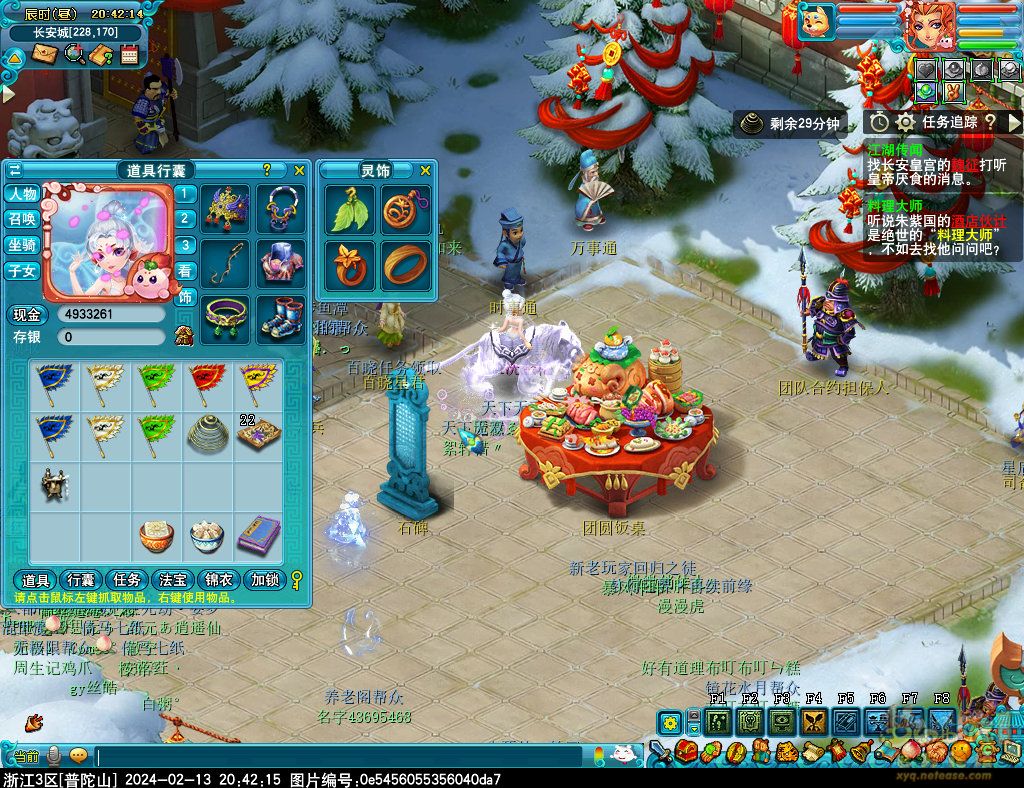Click the 加锁 lock button
Viewport: 1024px width, 788px height.
(x=265, y=580)
